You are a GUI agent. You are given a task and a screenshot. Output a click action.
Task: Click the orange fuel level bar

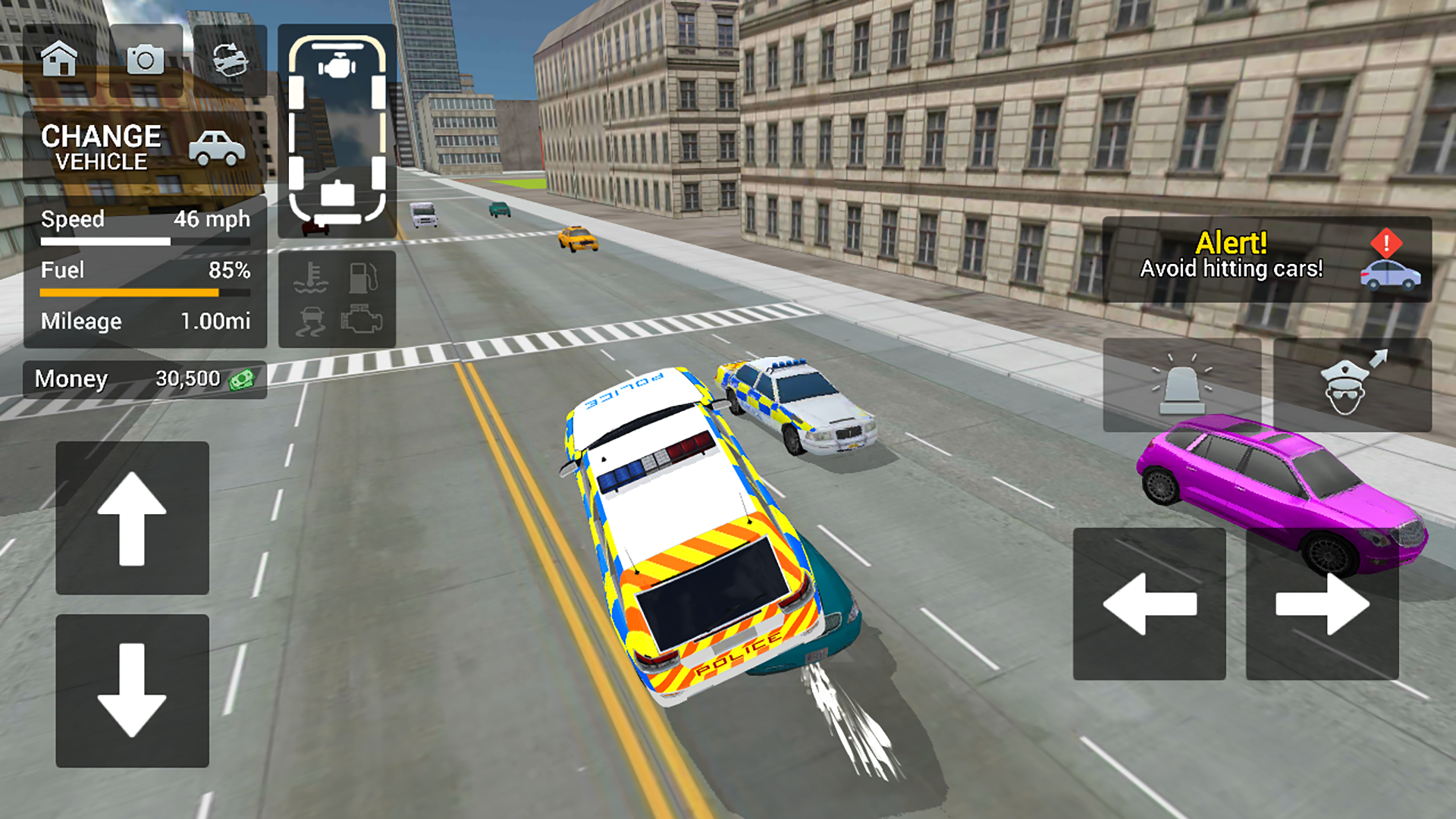(129, 292)
